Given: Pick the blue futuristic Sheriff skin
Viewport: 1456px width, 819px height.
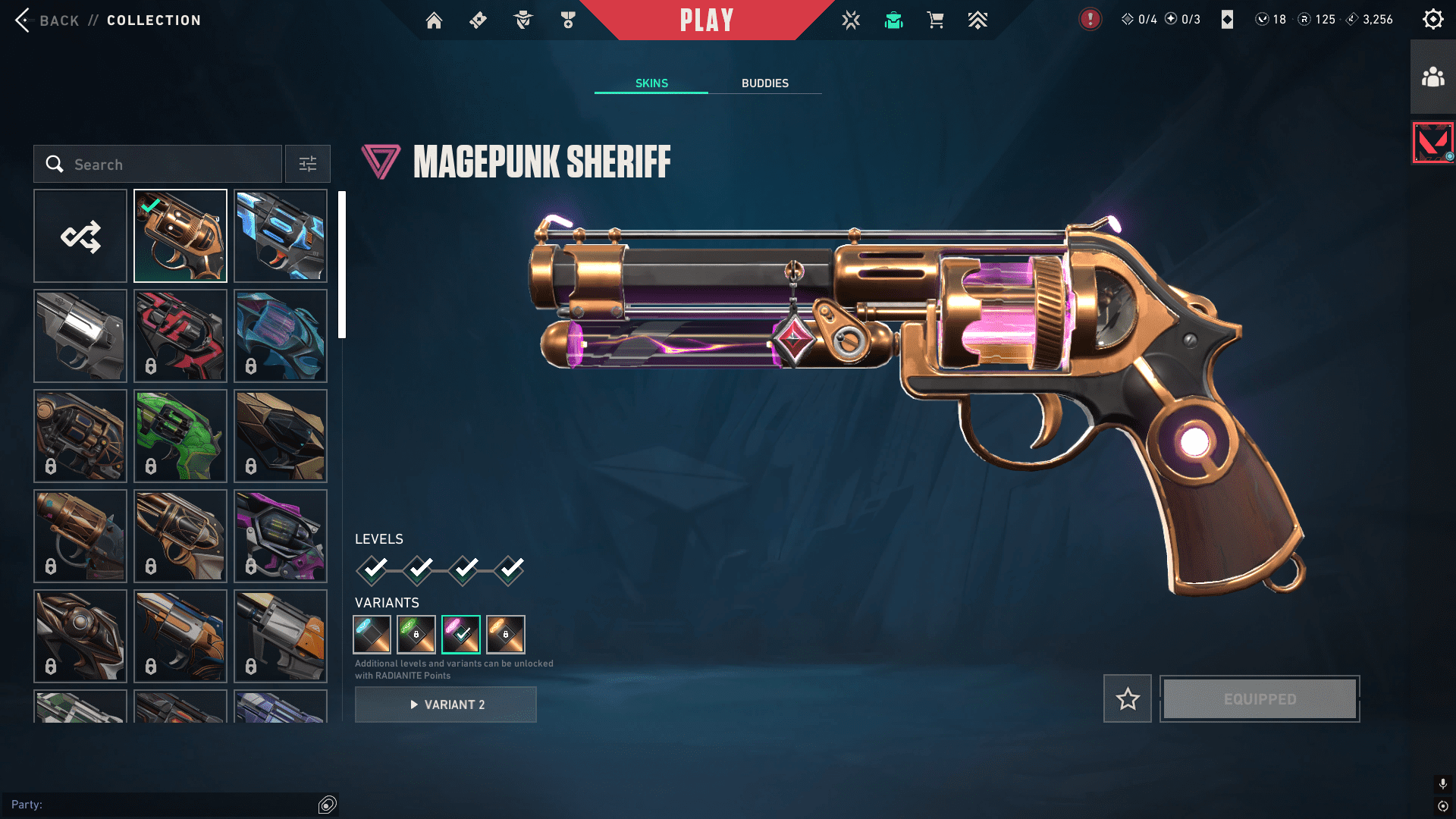Looking at the screenshot, I should pyautogui.click(x=281, y=236).
